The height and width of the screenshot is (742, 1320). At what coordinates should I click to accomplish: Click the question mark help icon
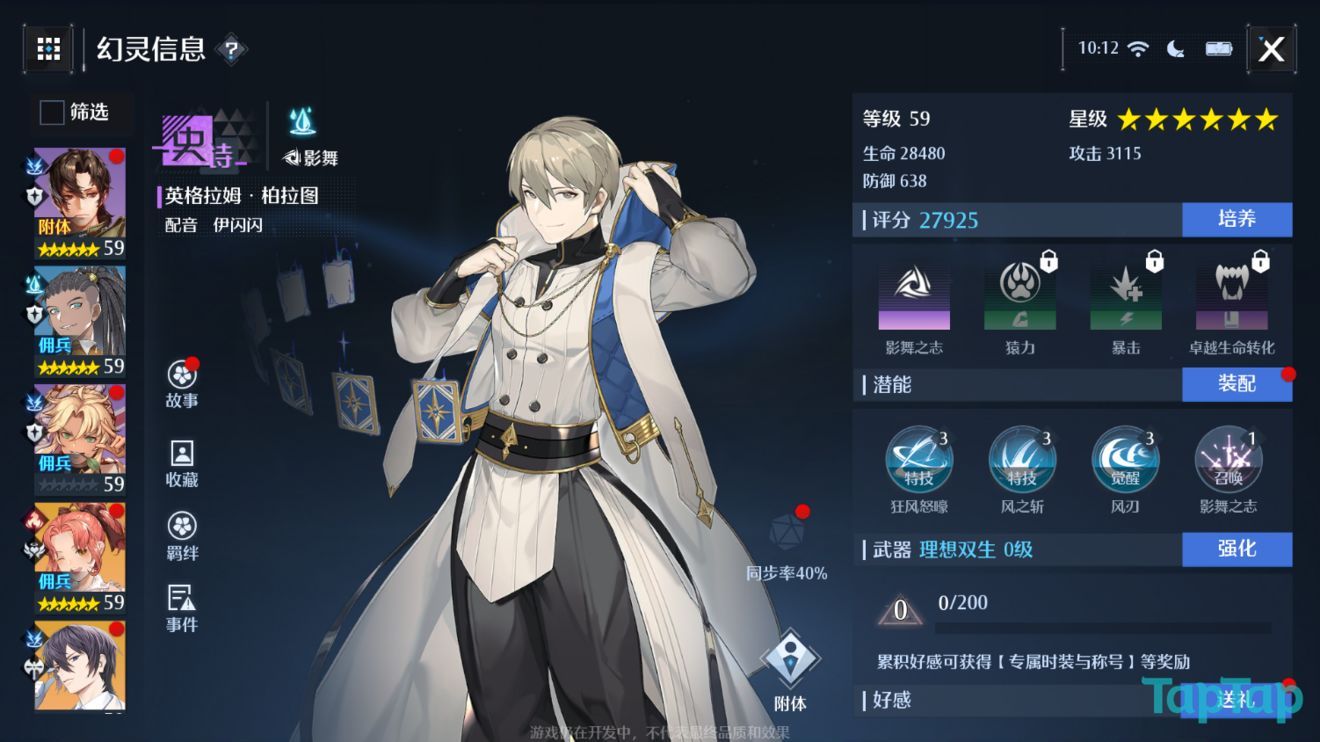point(233,49)
